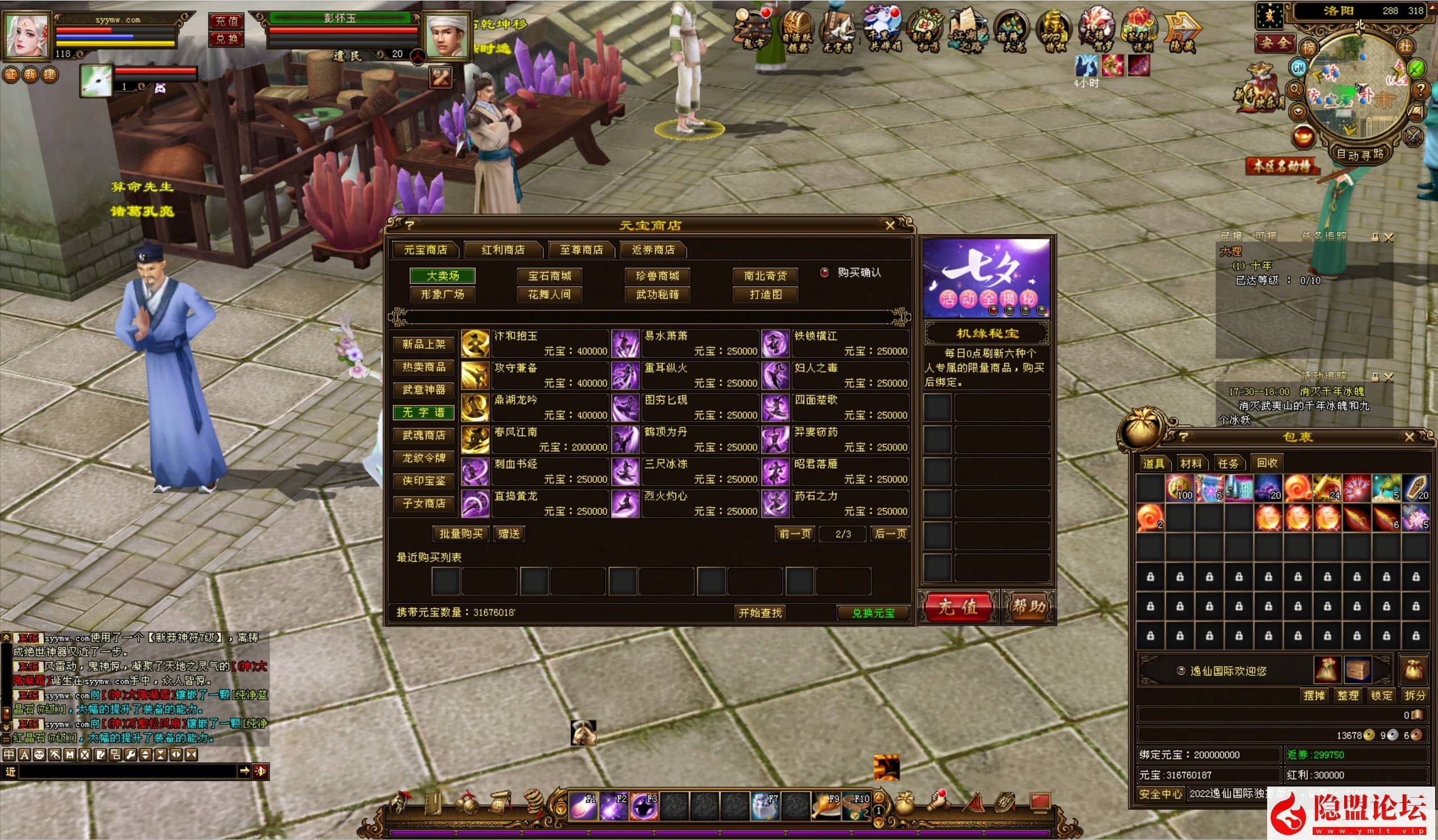Open the 至尊商店 tab
Viewport: 1438px width, 840px height.
pyautogui.click(x=581, y=250)
